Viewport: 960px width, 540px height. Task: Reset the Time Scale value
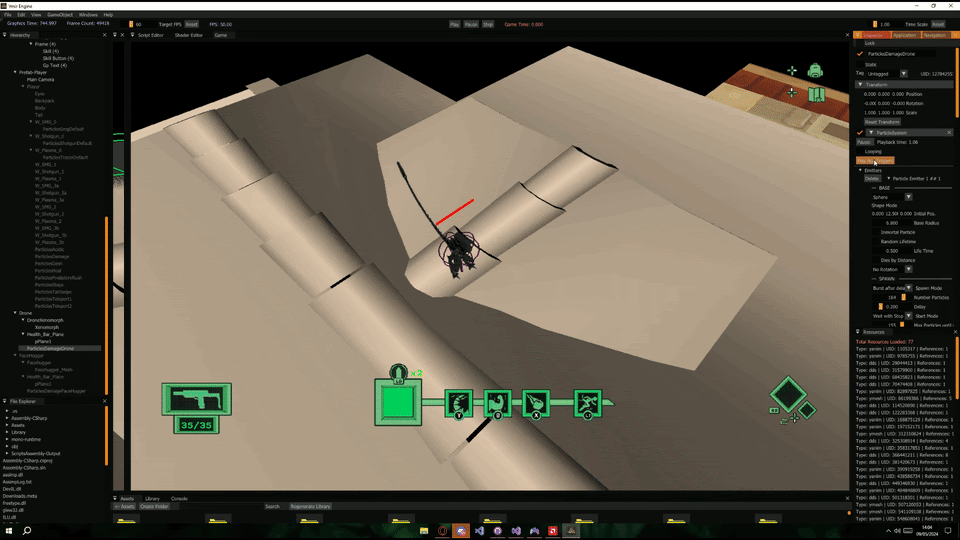click(x=937, y=24)
